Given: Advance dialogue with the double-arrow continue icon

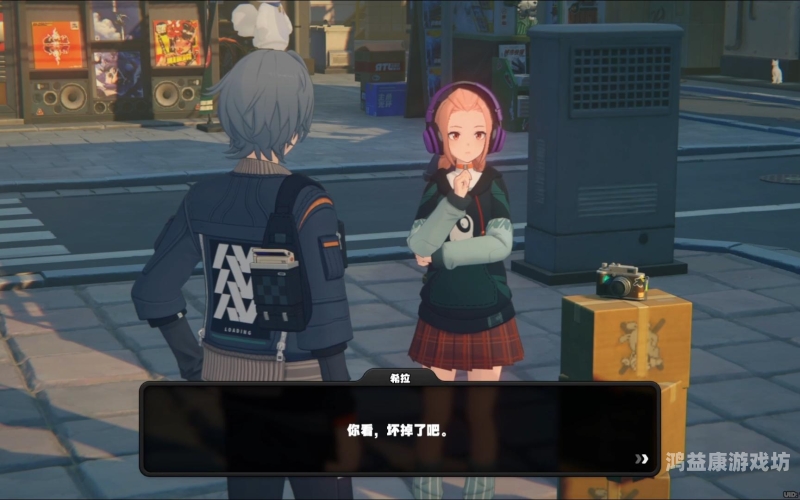Looking at the screenshot, I should pos(641,459).
